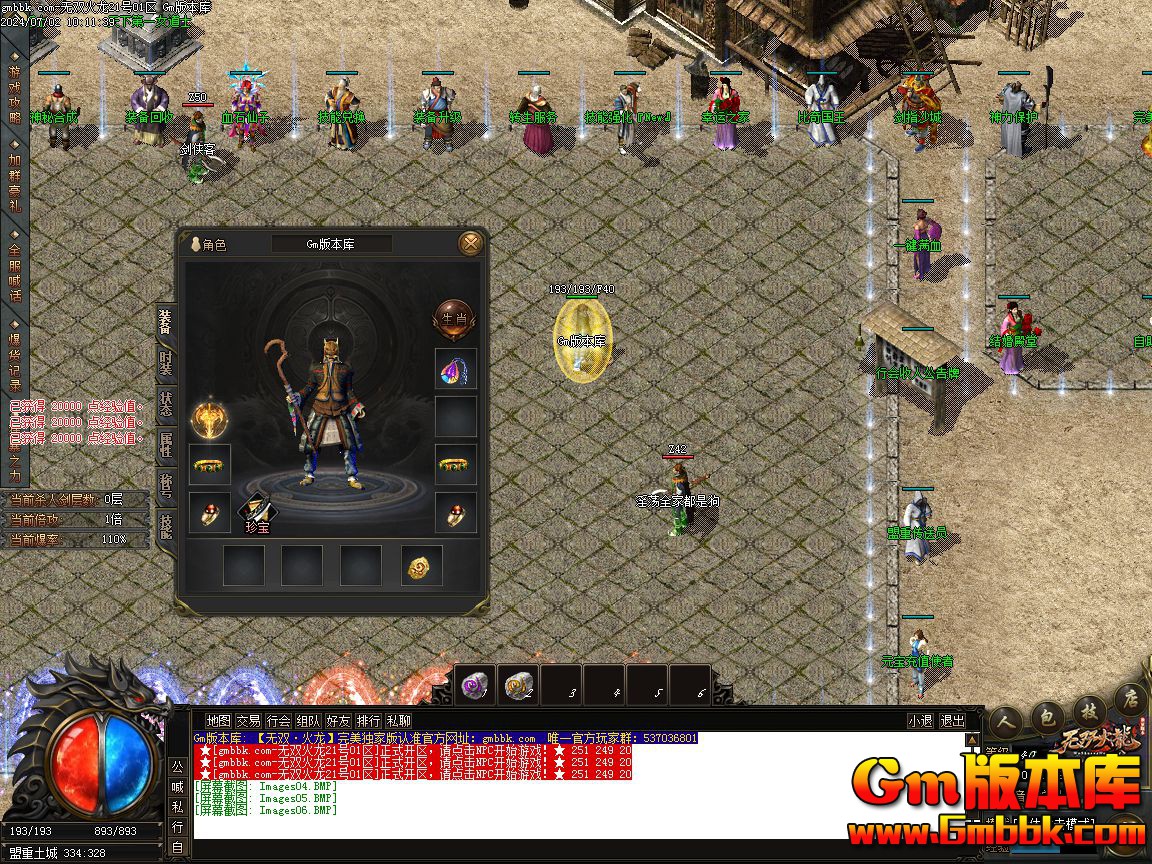The image size is (1152, 864).
Task: Open 游戏攻略 game guide sidebar entry
Action: (14, 95)
